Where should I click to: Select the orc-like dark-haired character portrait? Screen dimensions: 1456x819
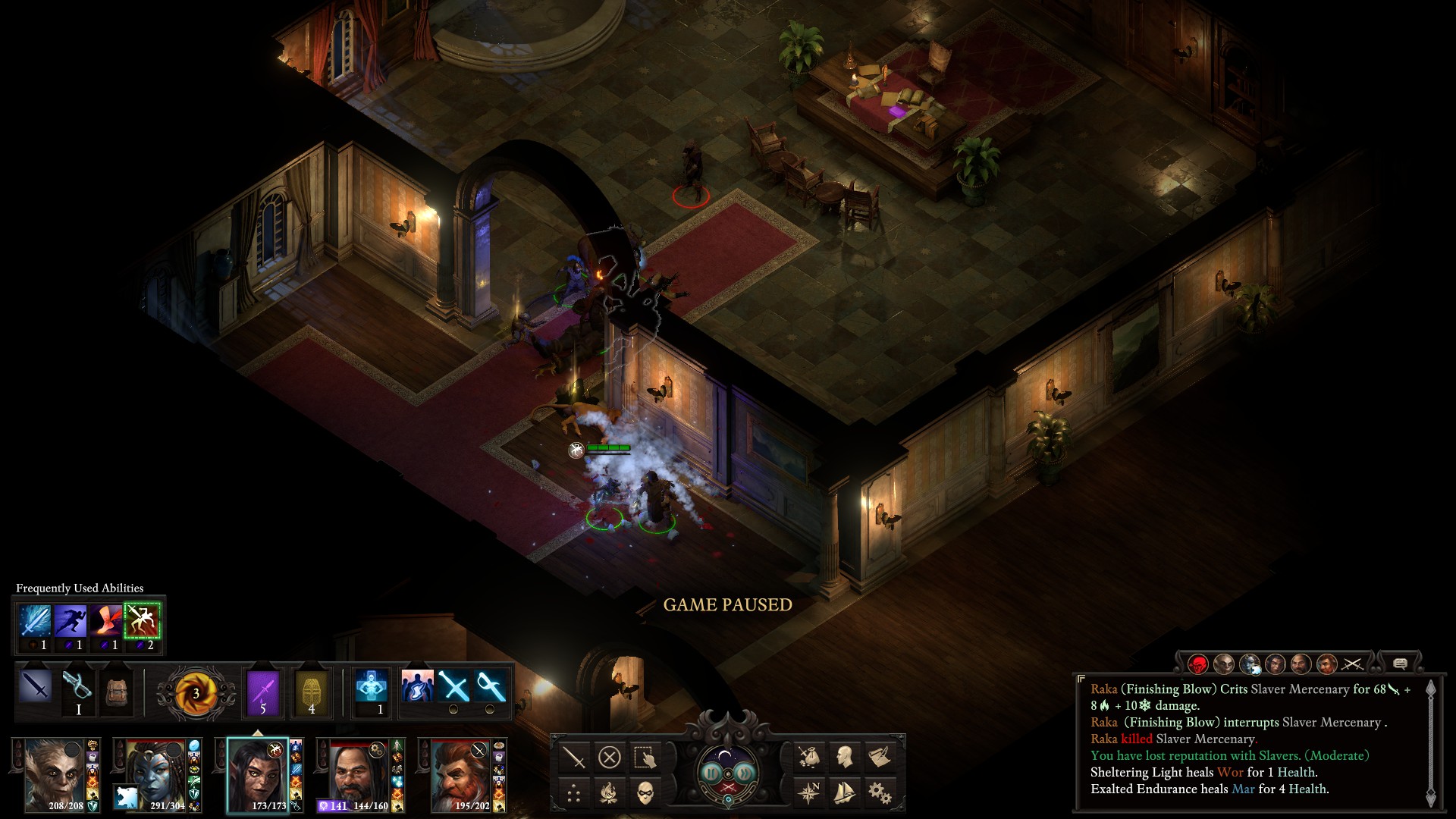[258, 773]
